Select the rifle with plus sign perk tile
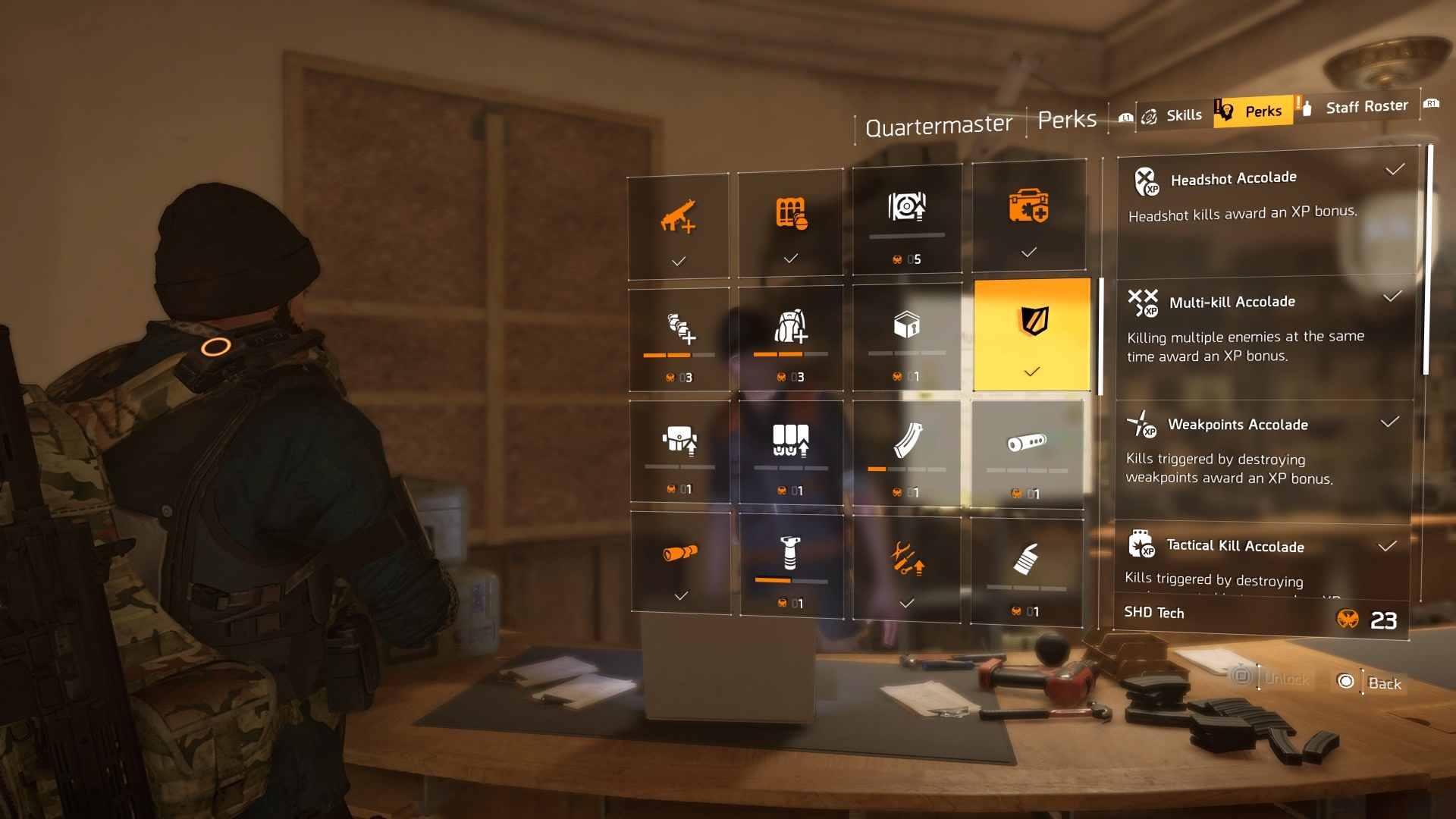Screen dimensions: 1456x819 click(x=678, y=226)
